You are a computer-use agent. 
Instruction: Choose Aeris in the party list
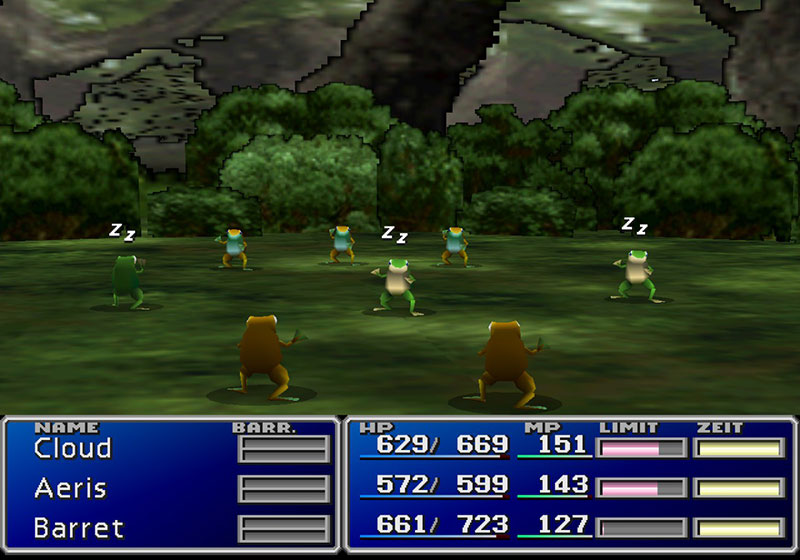pyautogui.click(x=70, y=488)
